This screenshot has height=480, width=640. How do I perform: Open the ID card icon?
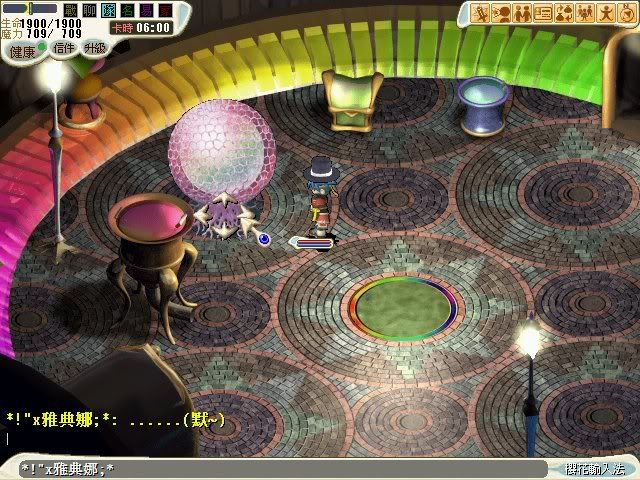tap(543, 13)
